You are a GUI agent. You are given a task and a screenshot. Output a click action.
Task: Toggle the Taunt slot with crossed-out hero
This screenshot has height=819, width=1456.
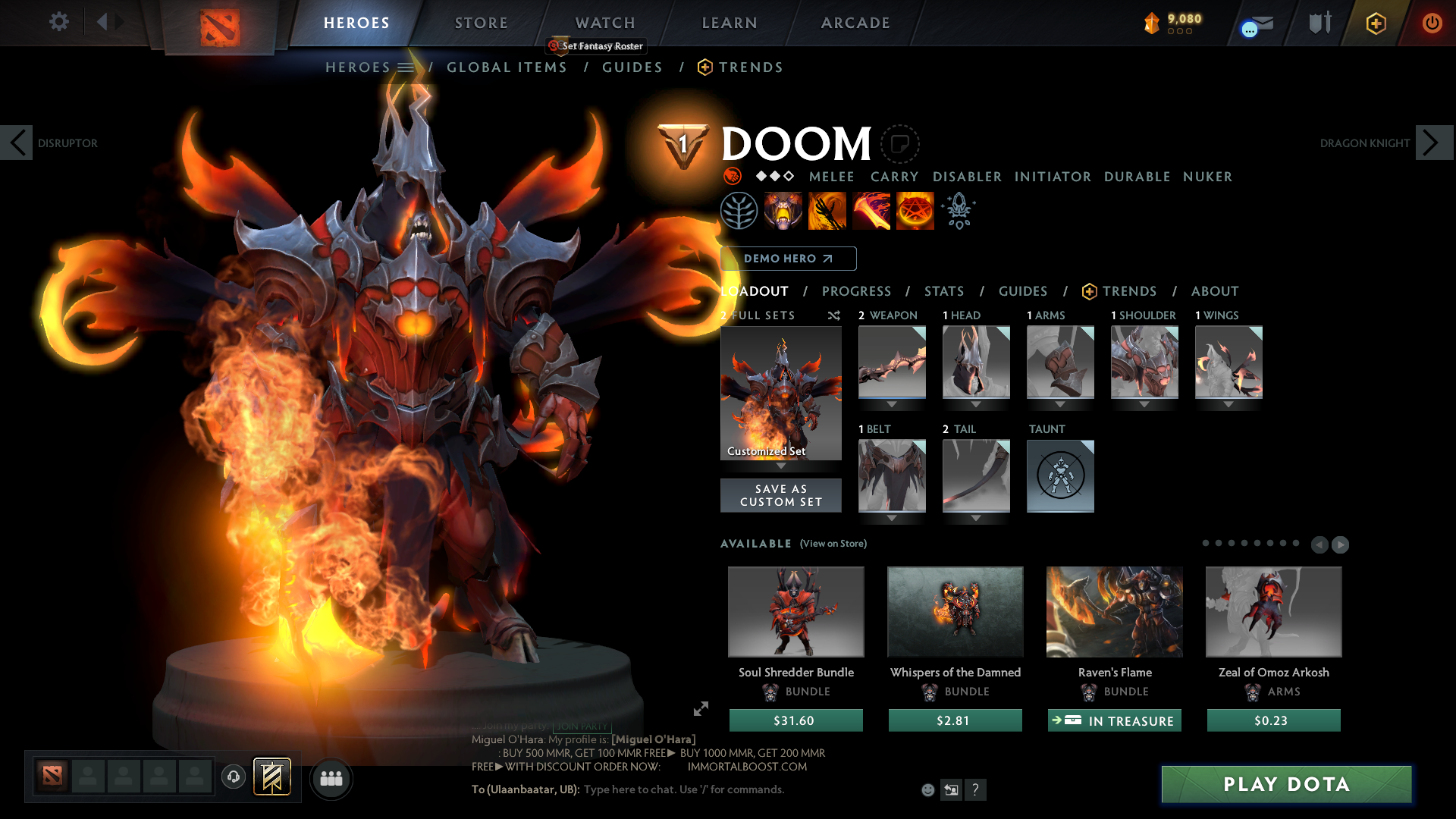tap(1060, 476)
